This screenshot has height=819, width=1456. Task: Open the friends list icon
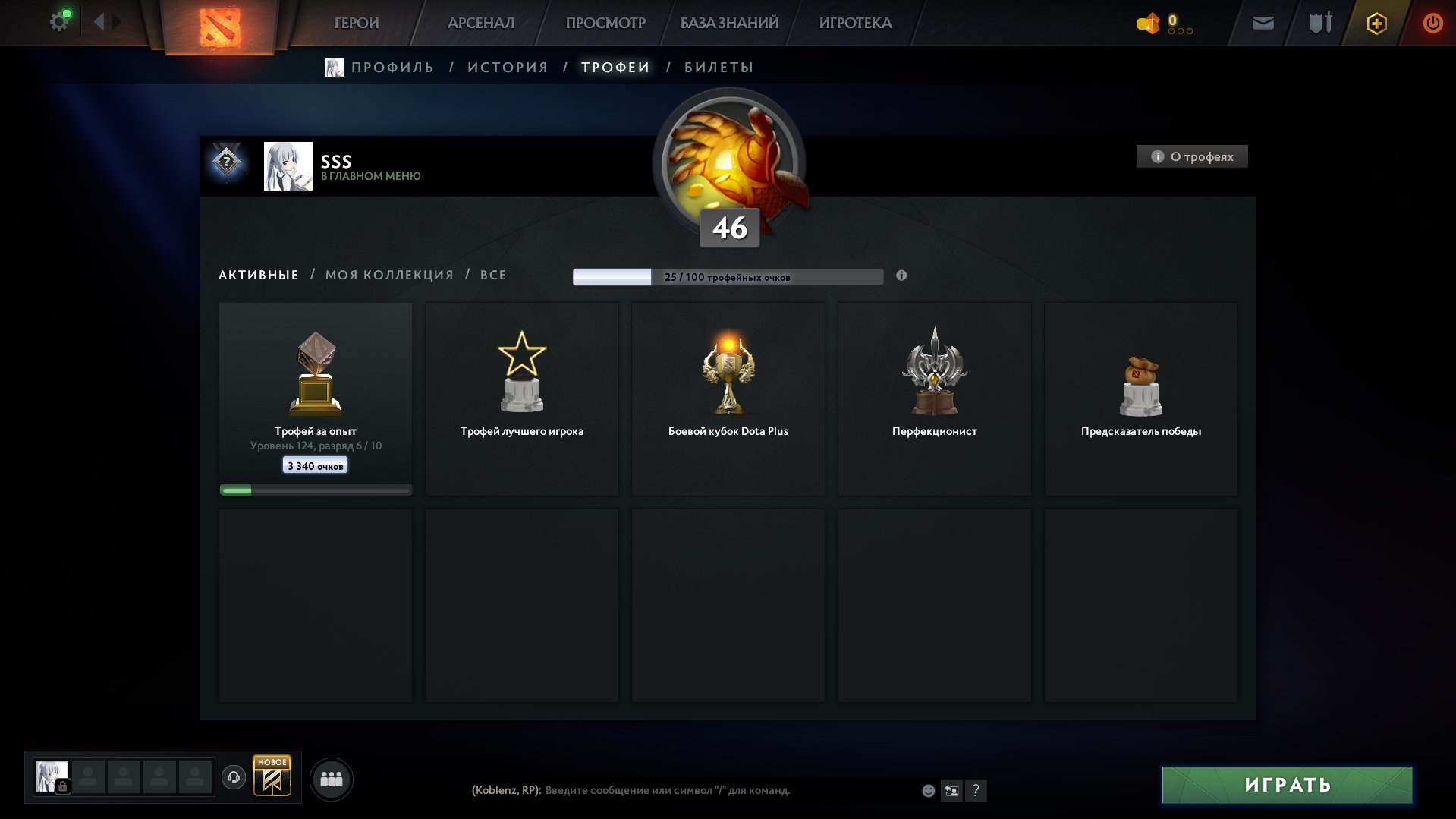(332, 778)
